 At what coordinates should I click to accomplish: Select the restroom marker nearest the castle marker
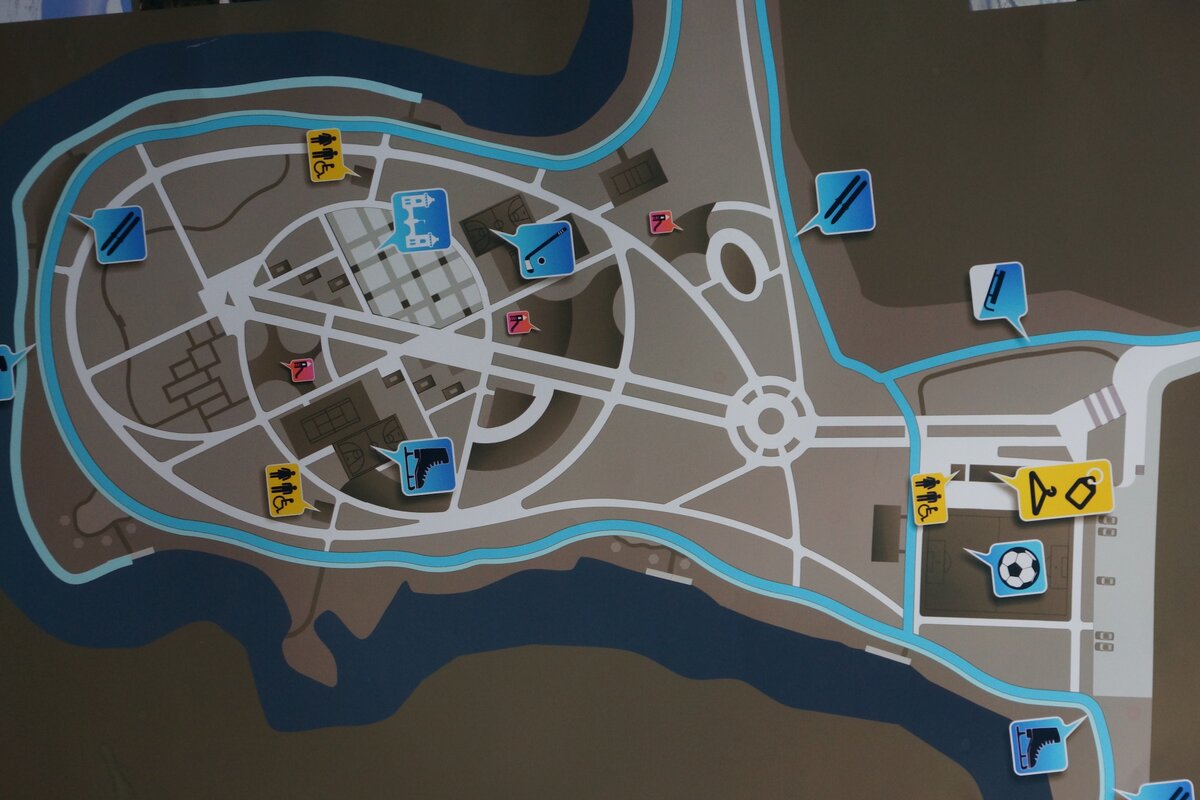click(325, 155)
